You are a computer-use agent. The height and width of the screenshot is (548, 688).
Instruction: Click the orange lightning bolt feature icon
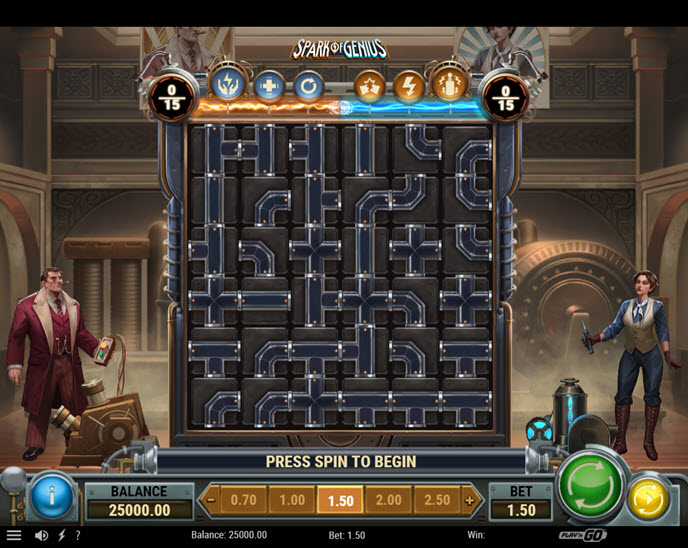(x=408, y=85)
